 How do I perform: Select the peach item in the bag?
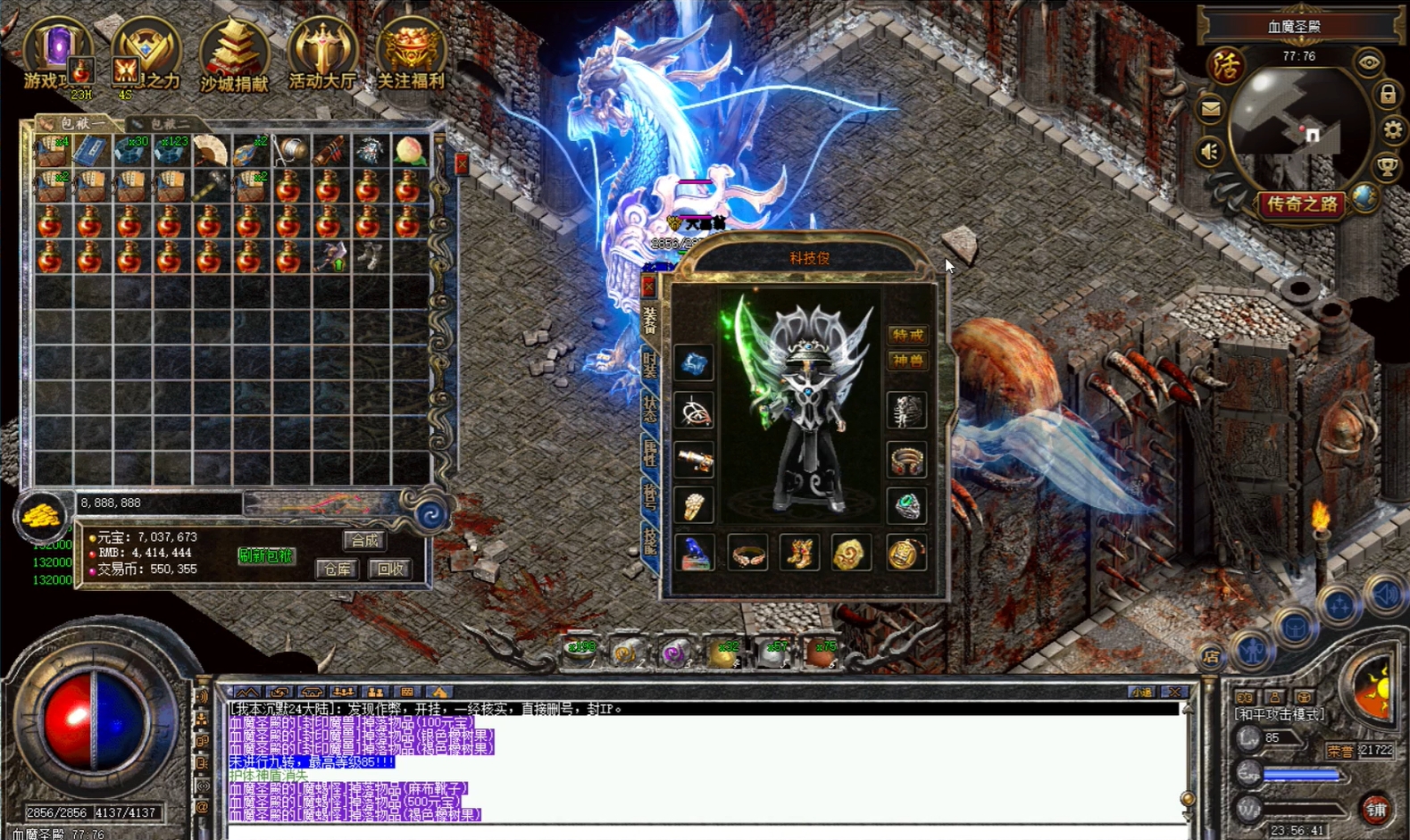(409, 151)
